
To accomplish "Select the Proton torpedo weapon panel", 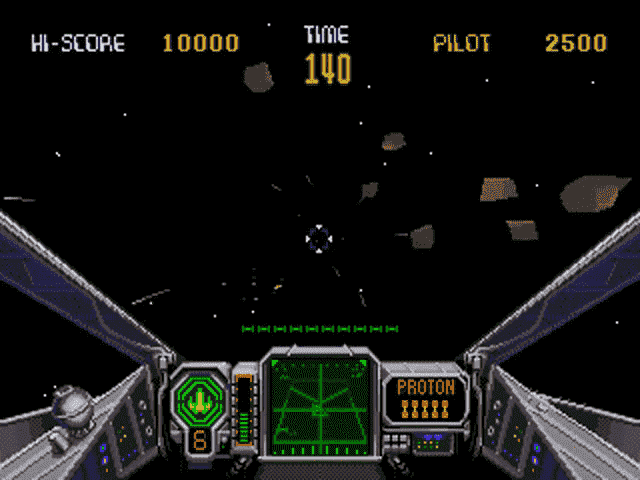I will tap(426, 397).
